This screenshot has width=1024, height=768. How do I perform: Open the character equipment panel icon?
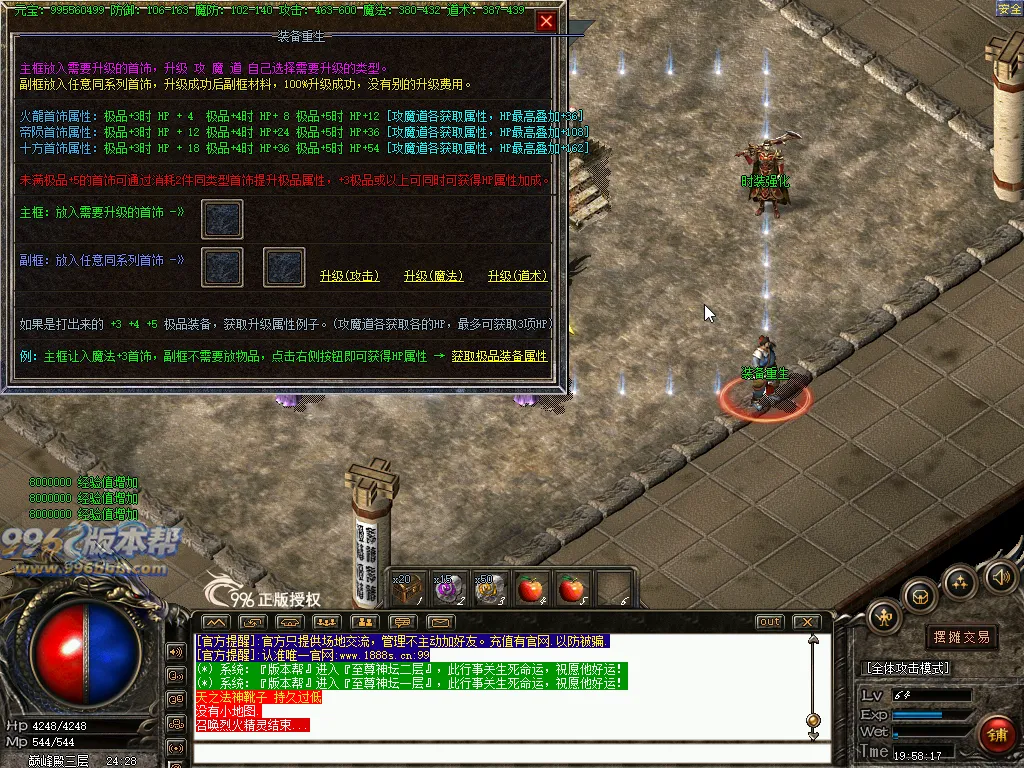(x=884, y=616)
